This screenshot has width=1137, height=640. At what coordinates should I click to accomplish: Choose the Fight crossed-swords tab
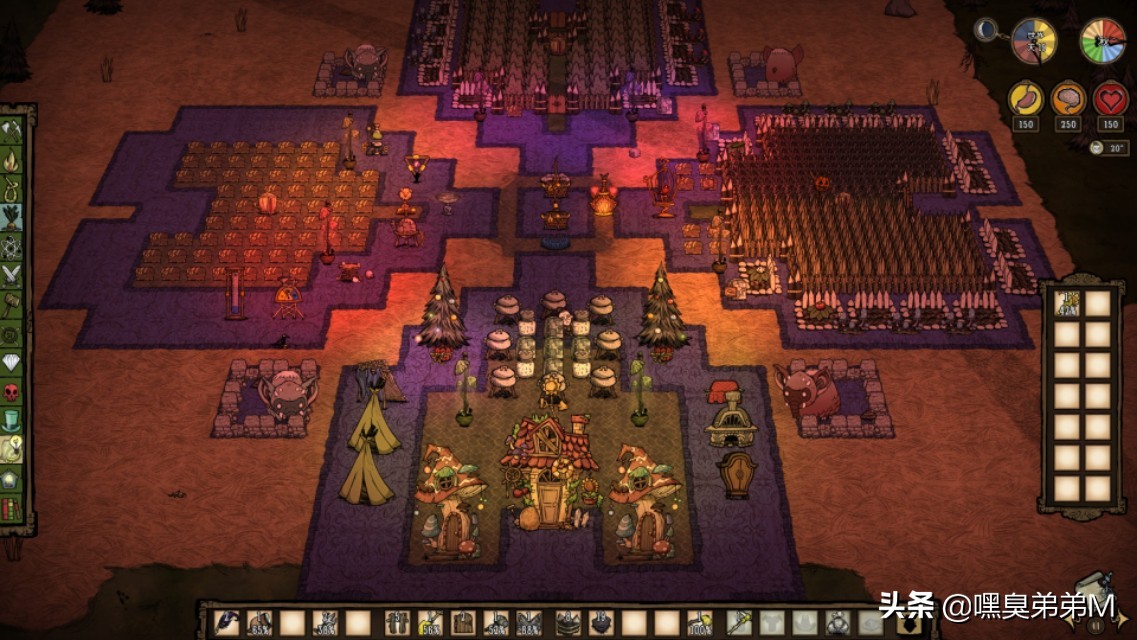tap(13, 275)
